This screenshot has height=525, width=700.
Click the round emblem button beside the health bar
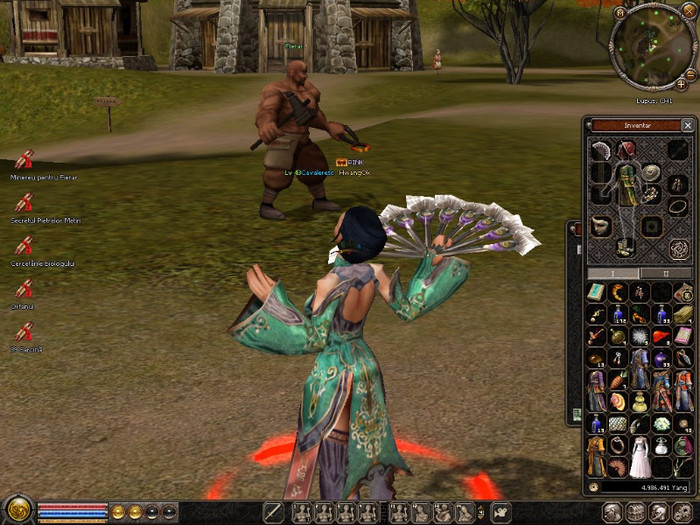17,510
